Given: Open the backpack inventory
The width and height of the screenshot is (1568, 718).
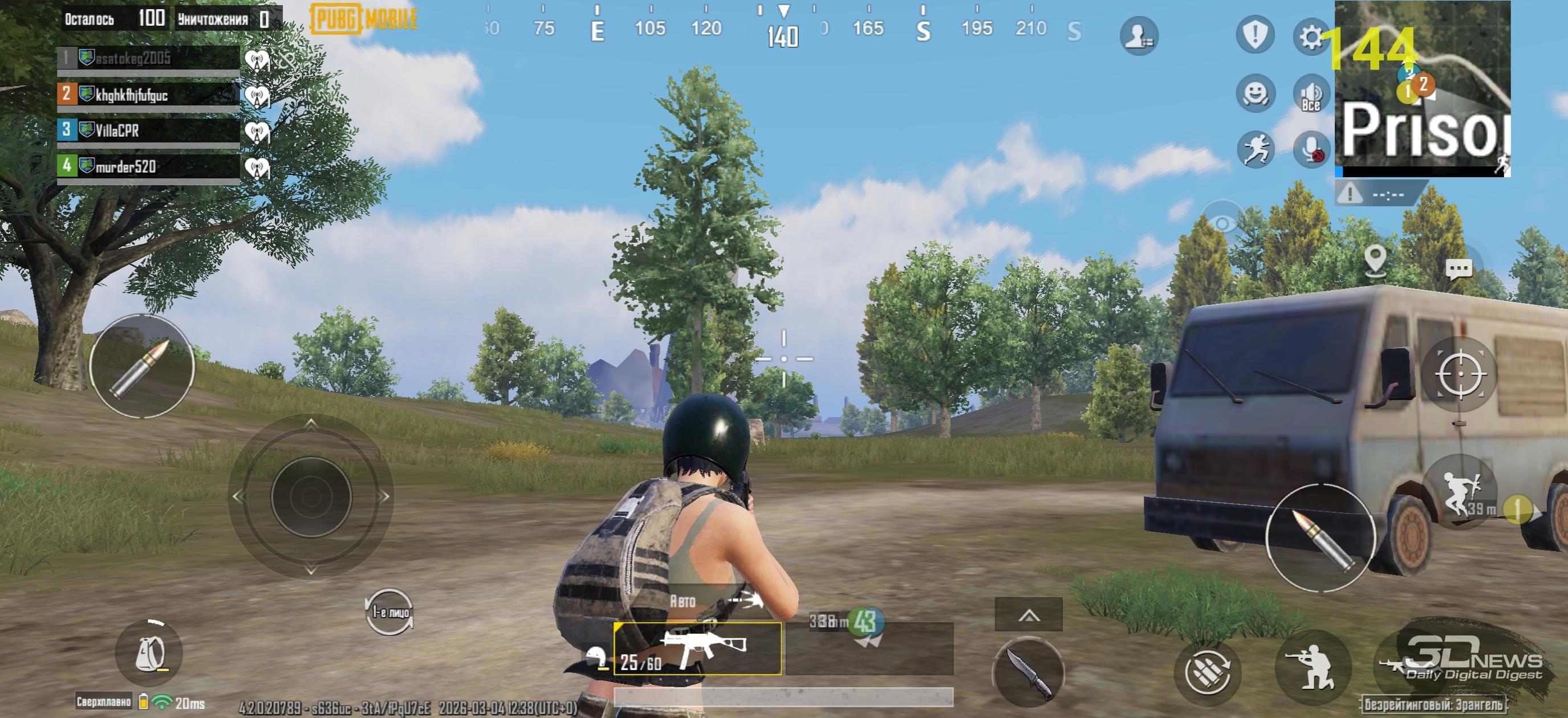Looking at the screenshot, I should coord(150,654).
